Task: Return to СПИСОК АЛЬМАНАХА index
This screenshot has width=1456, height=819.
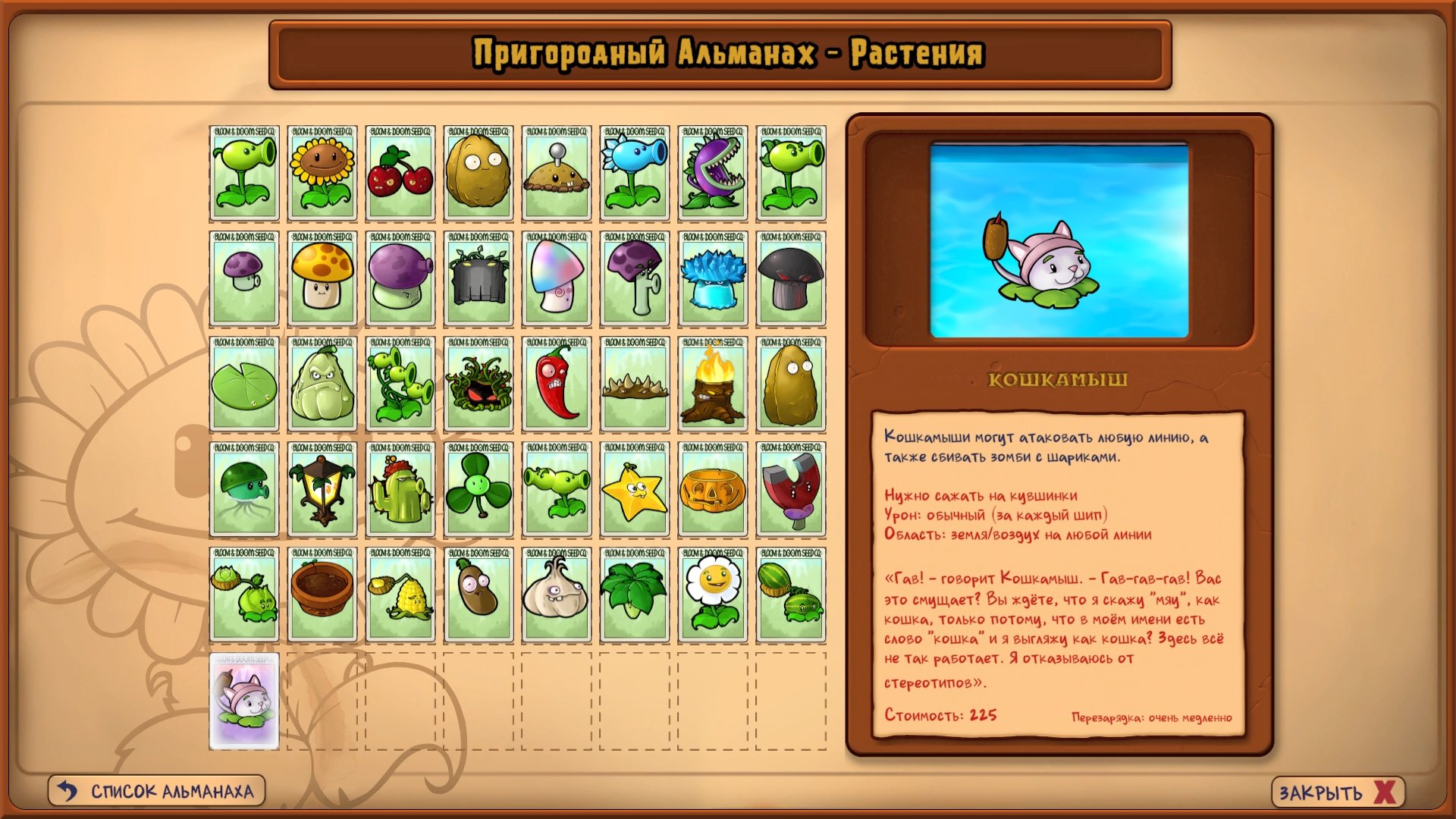Action: 157,791
